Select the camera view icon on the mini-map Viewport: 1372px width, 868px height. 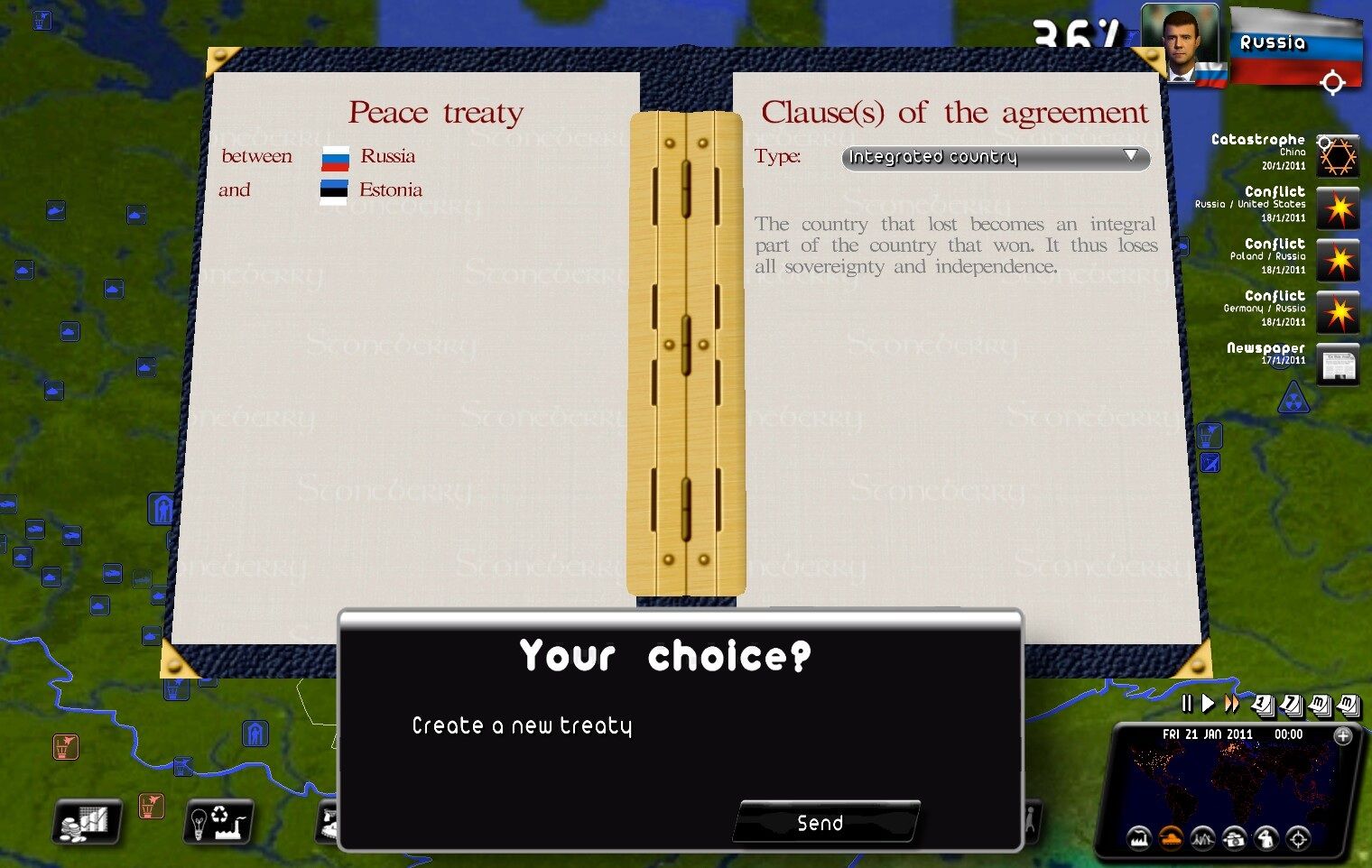click(1235, 840)
